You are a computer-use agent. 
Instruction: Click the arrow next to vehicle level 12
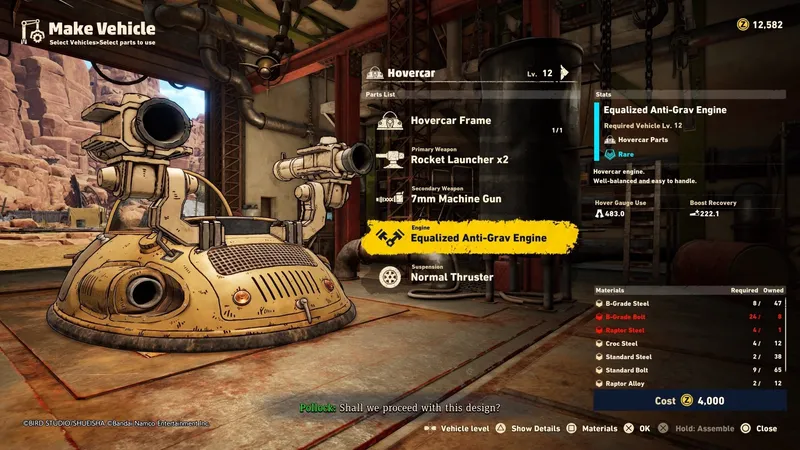pos(564,72)
